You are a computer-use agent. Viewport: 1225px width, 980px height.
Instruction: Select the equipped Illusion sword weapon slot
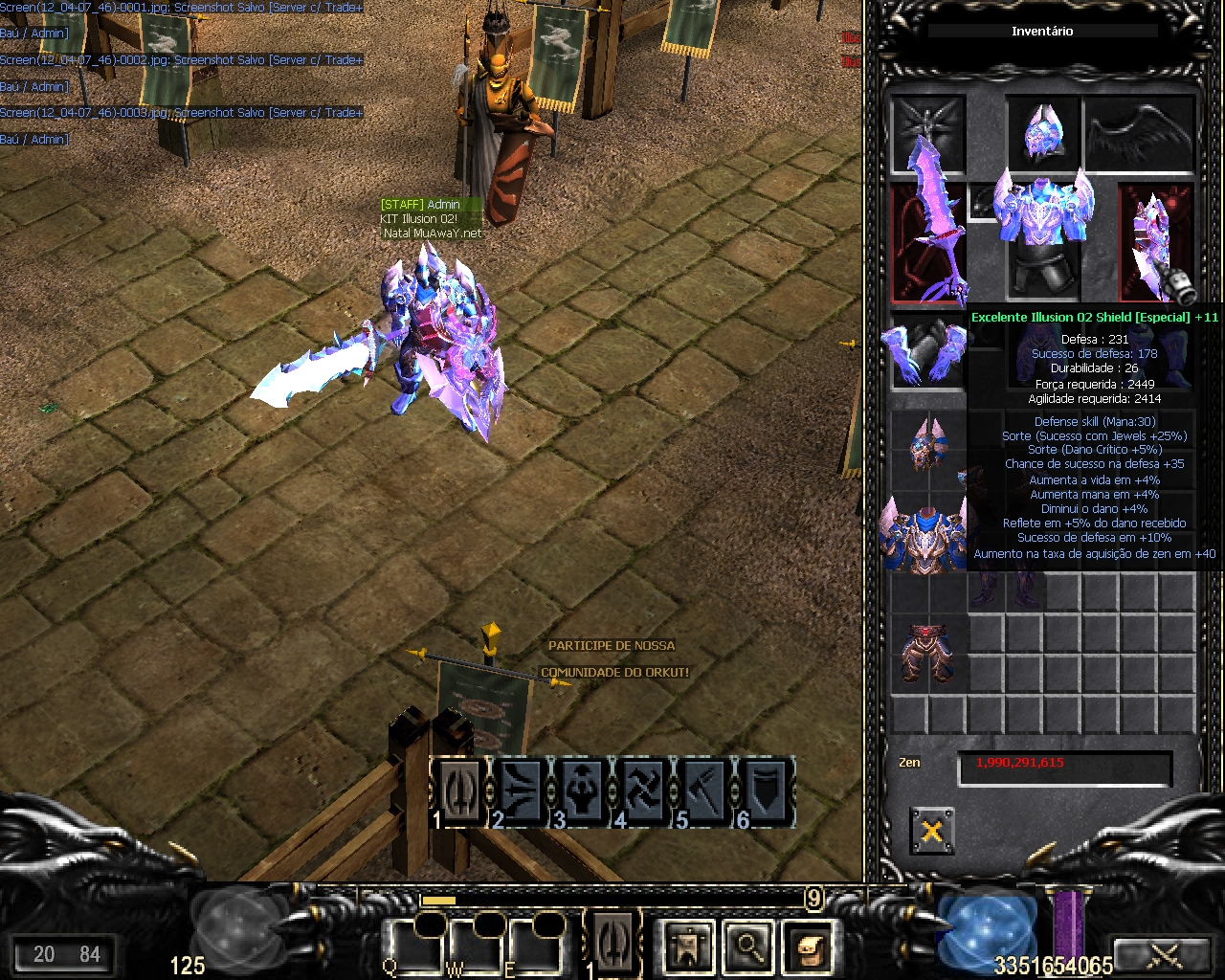(926, 239)
